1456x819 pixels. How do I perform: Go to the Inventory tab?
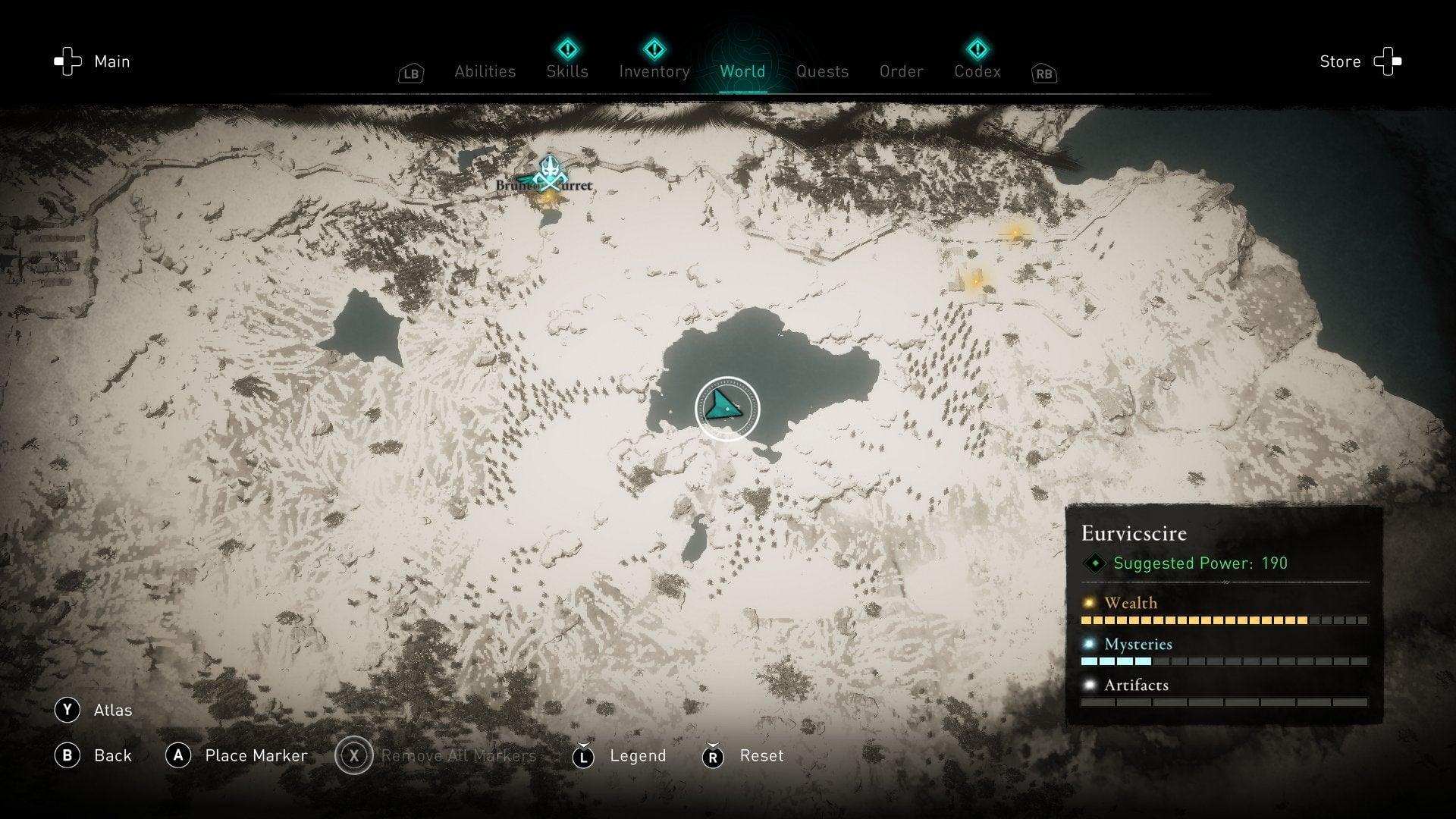point(654,71)
